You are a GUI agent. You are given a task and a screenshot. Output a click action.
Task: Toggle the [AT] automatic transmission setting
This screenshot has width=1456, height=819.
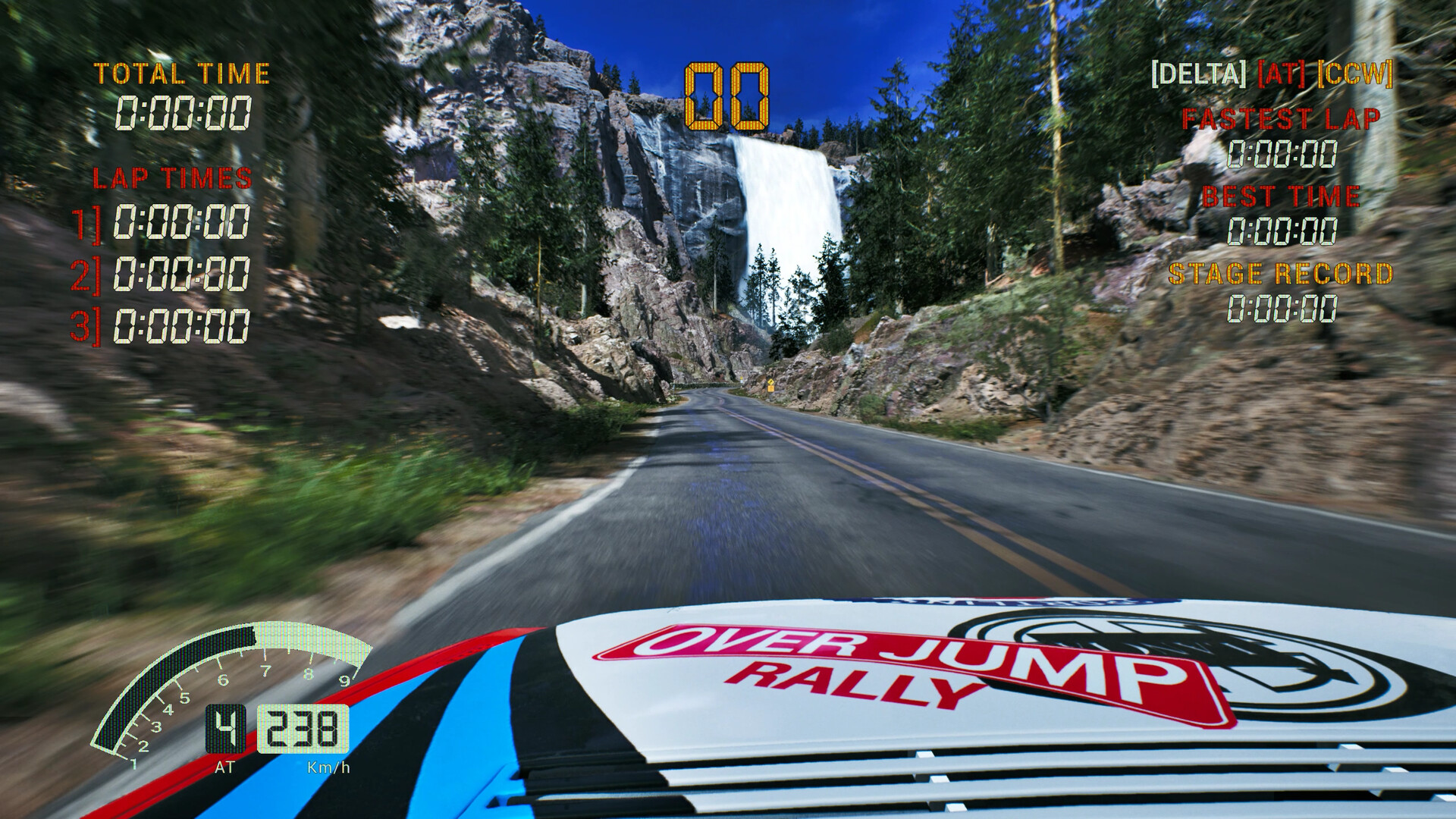tap(1283, 74)
